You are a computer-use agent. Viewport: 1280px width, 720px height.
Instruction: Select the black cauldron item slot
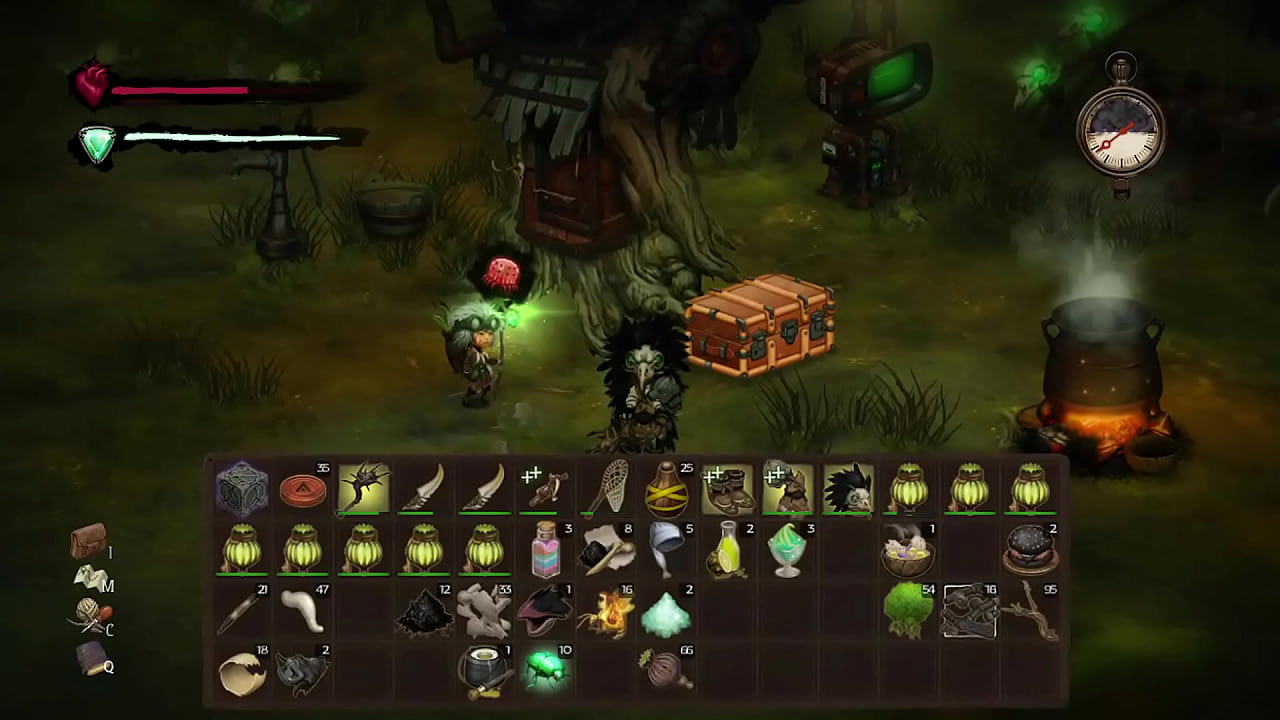coord(484,670)
